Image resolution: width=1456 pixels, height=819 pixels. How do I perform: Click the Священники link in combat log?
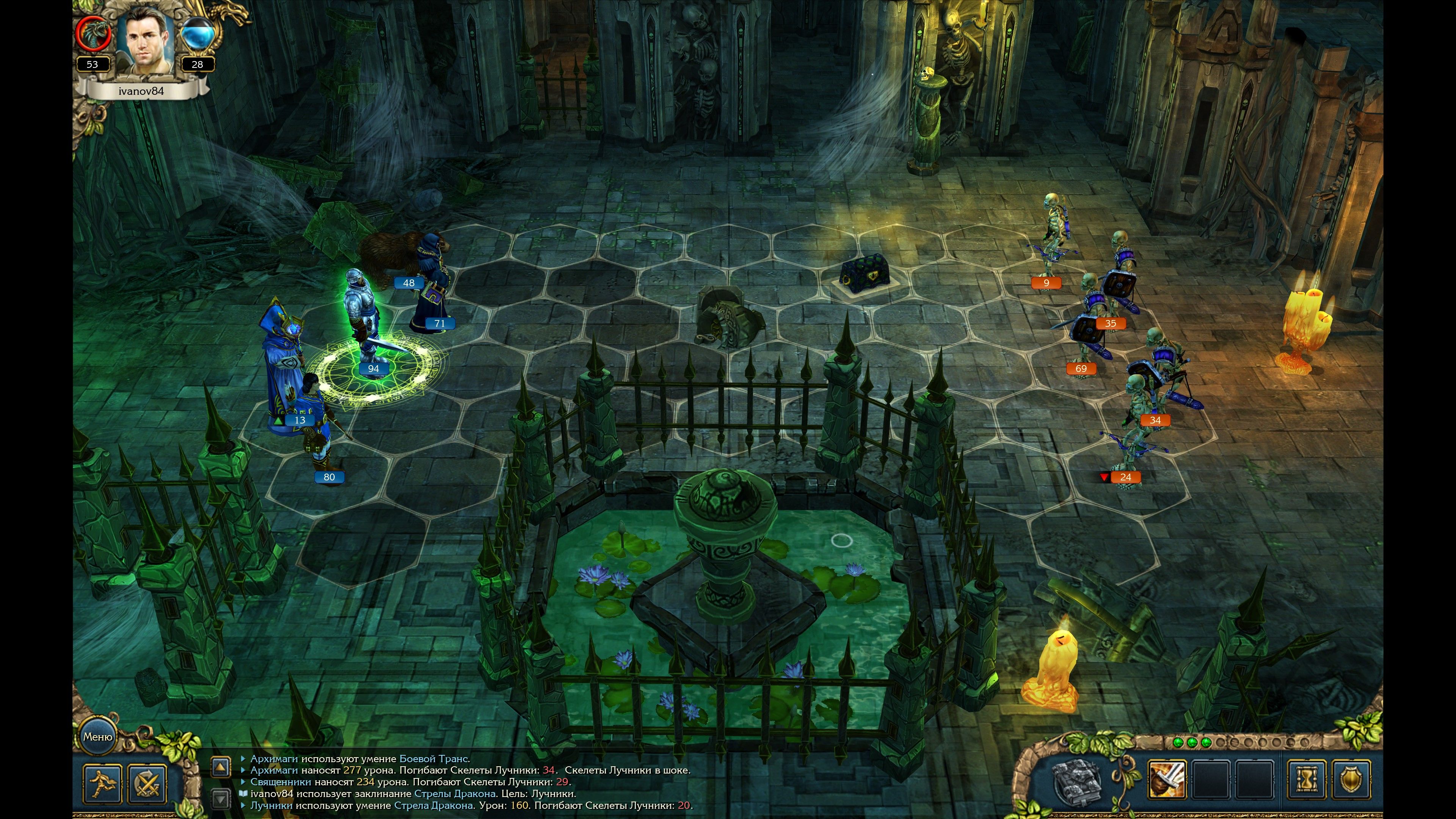(x=280, y=782)
